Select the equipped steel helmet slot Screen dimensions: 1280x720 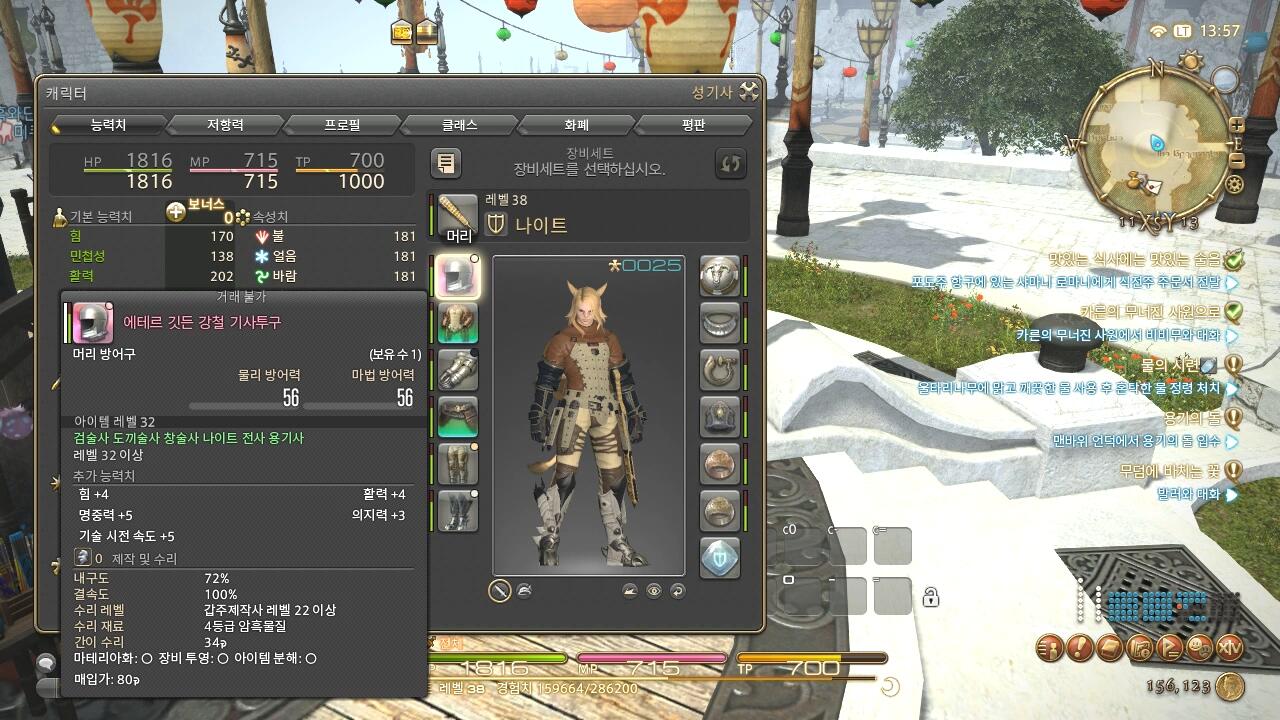coord(458,276)
